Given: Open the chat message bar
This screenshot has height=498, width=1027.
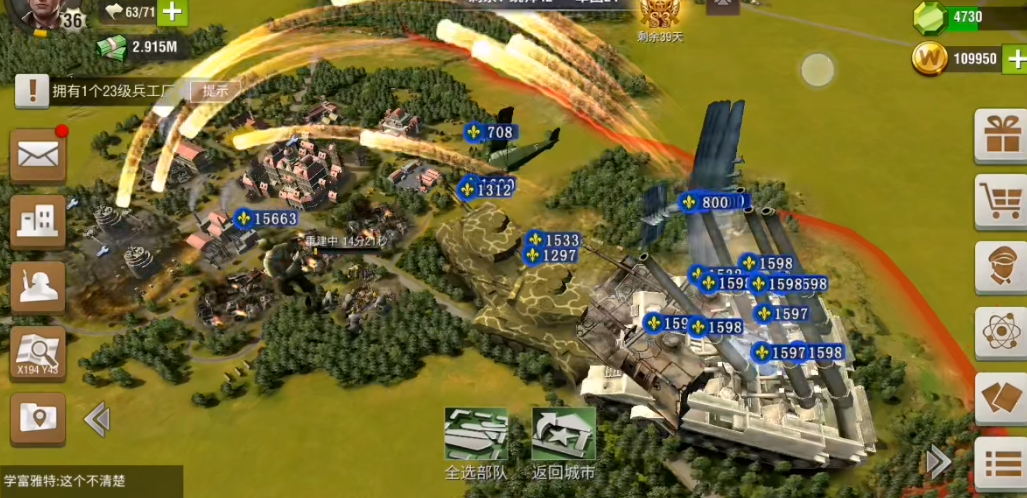Looking at the screenshot, I should (90, 481).
